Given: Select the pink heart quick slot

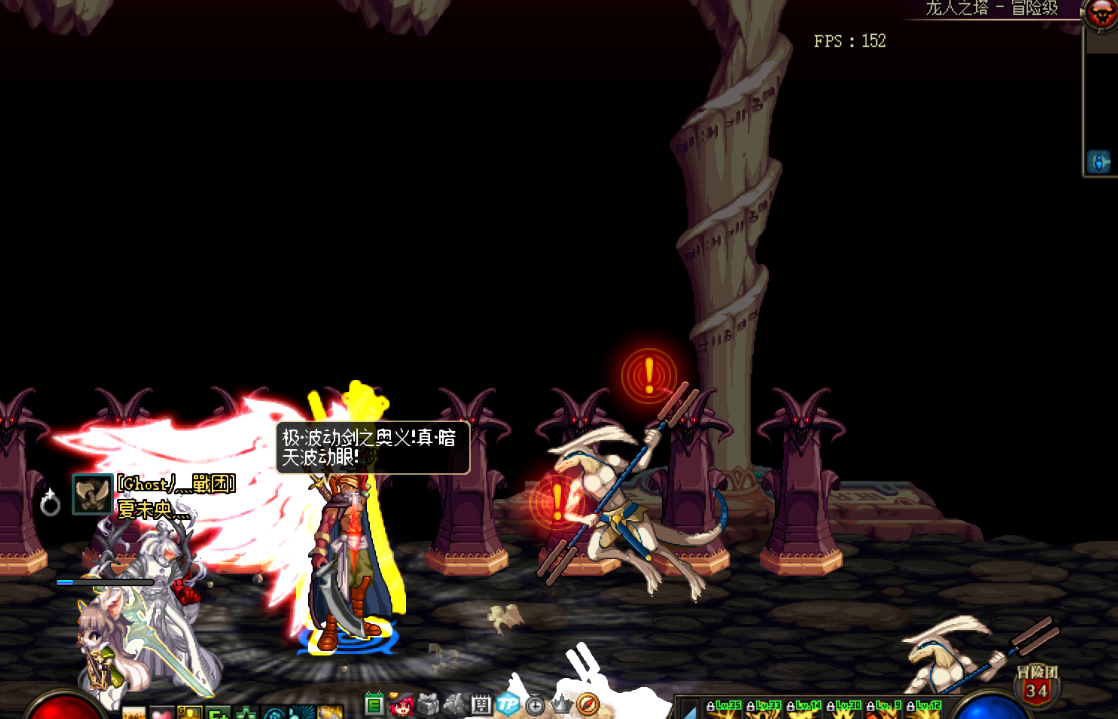Looking at the screenshot, I should (162, 713).
